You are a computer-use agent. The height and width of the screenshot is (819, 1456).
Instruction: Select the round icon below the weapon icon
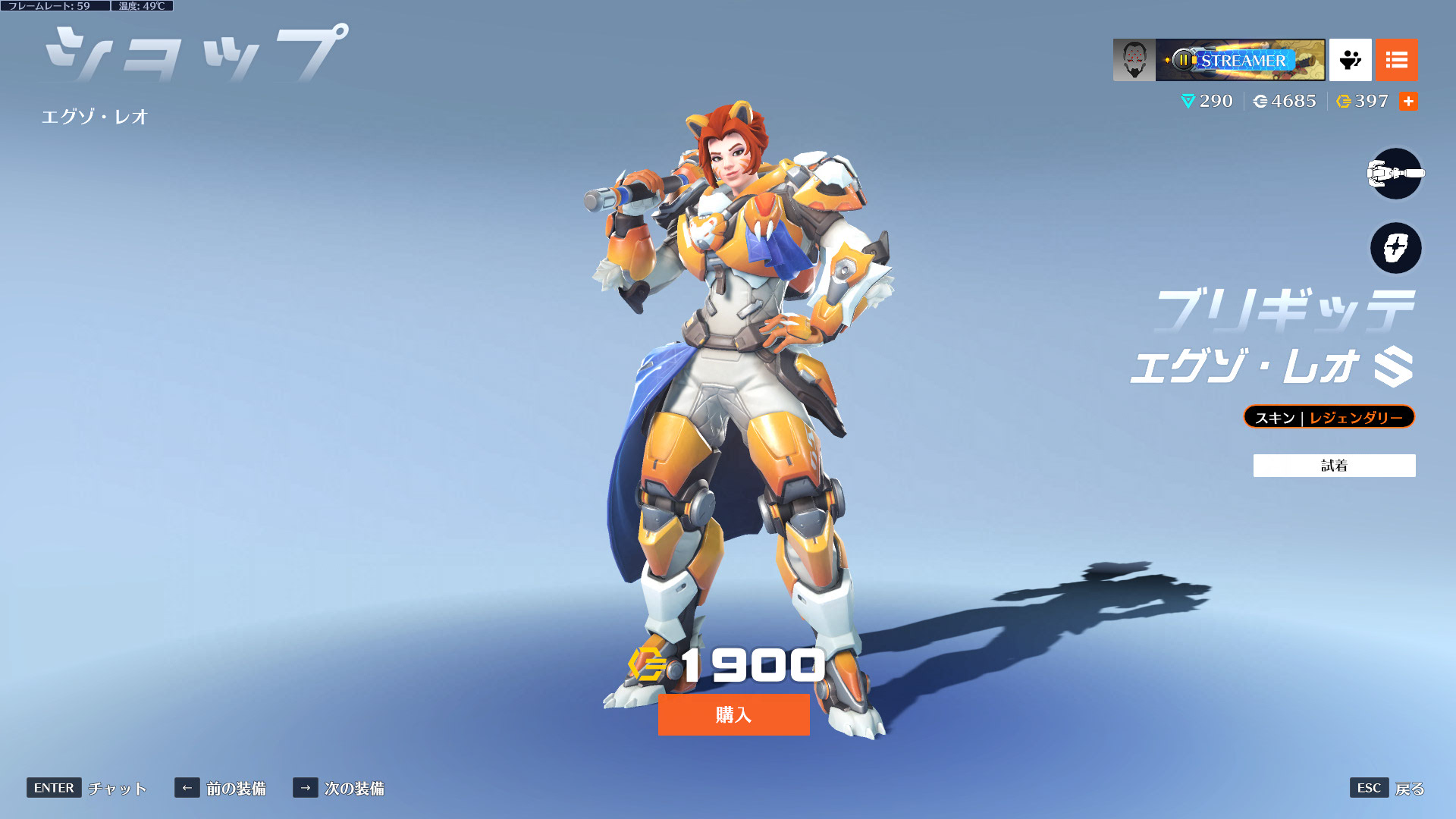click(x=1395, y=248)
